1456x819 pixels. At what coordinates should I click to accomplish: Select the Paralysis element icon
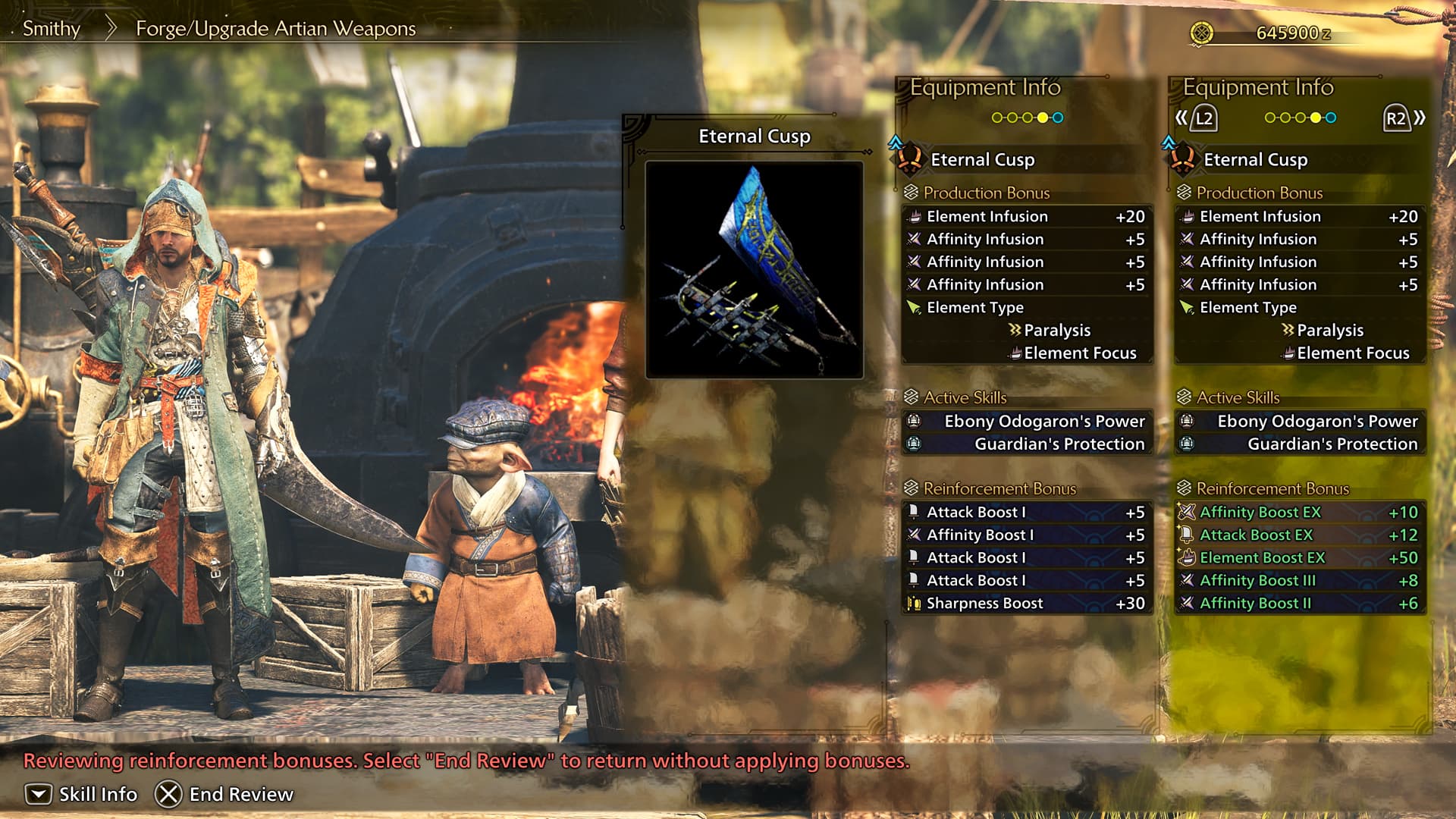[1014, 330]
